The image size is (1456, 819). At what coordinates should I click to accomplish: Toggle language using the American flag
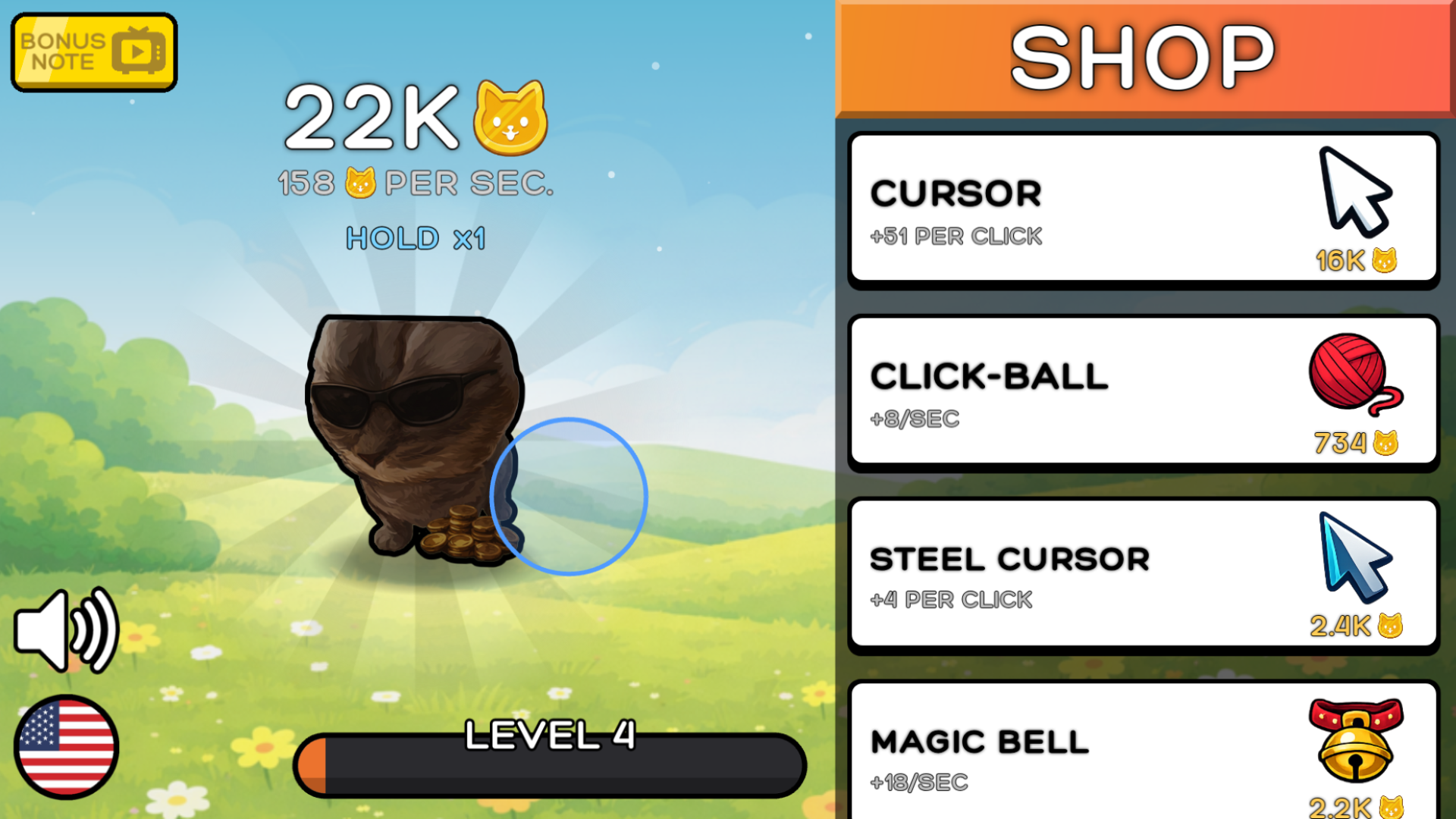coord(64,747)
